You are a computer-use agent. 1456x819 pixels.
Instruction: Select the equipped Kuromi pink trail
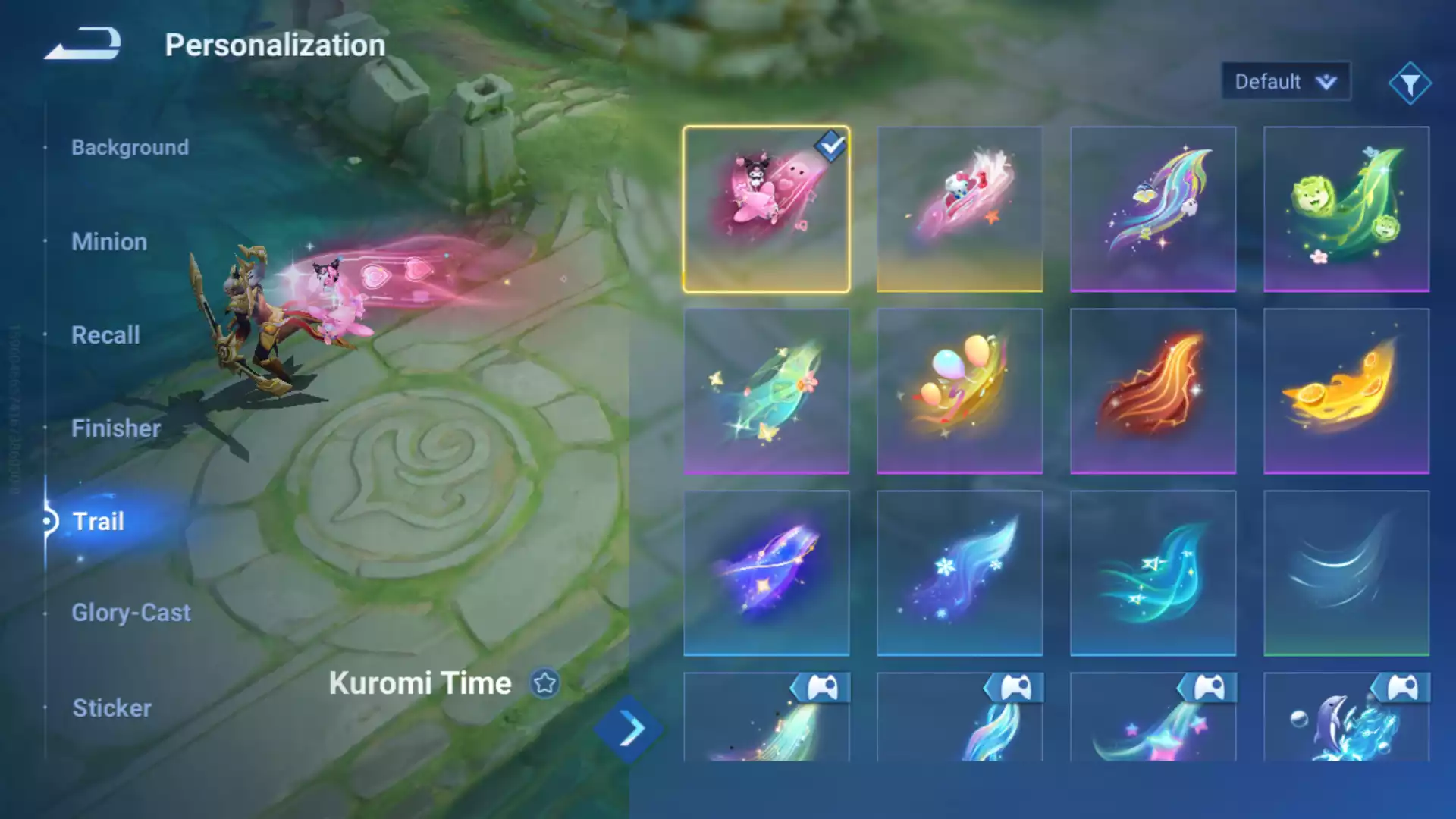point(766,209)
